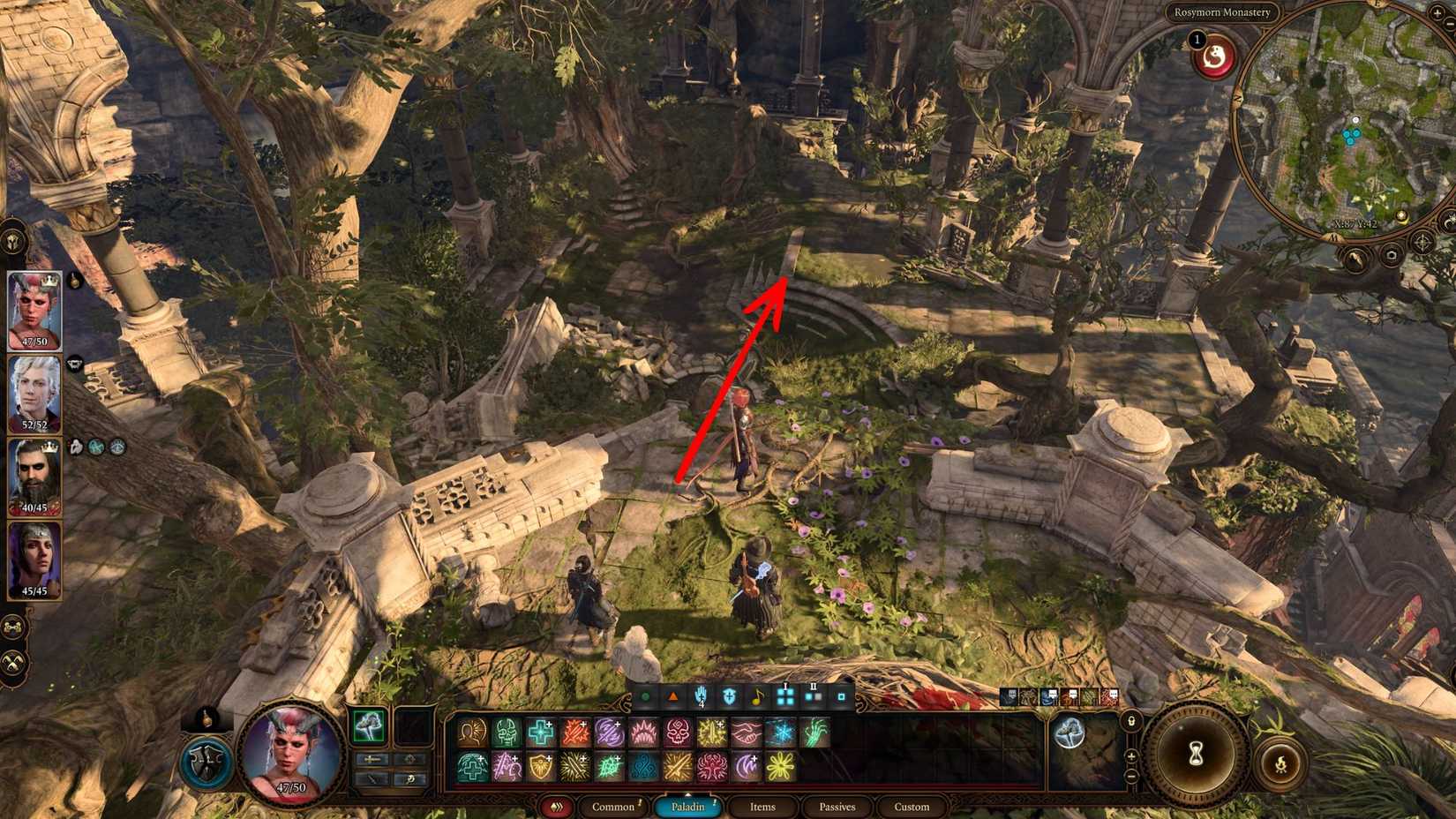1456x819 pixels.
Task: Toggle party grouping via left edge icon
Action: pos(13,628)
